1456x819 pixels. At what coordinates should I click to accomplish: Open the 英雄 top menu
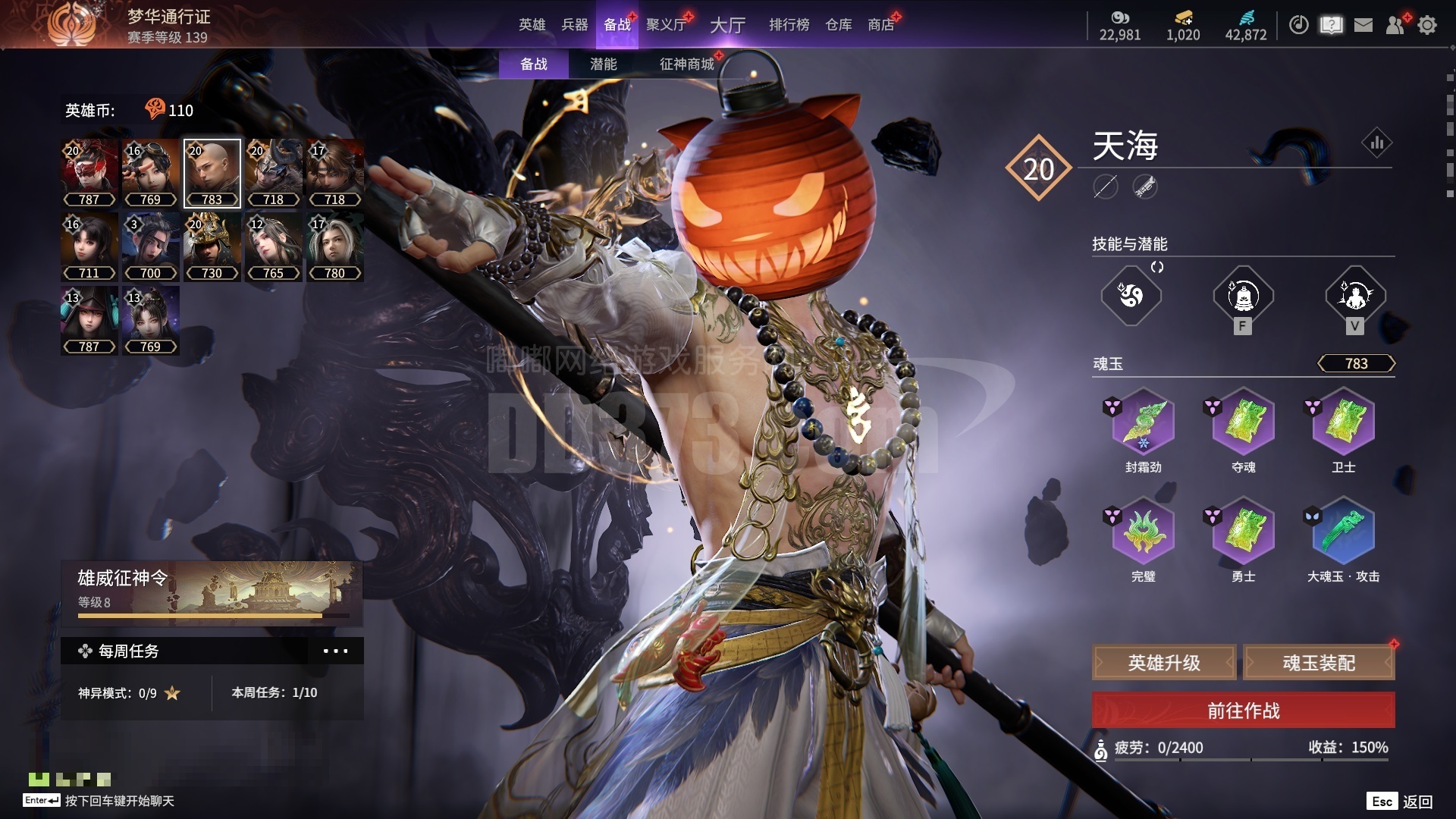tap(532, 25)
